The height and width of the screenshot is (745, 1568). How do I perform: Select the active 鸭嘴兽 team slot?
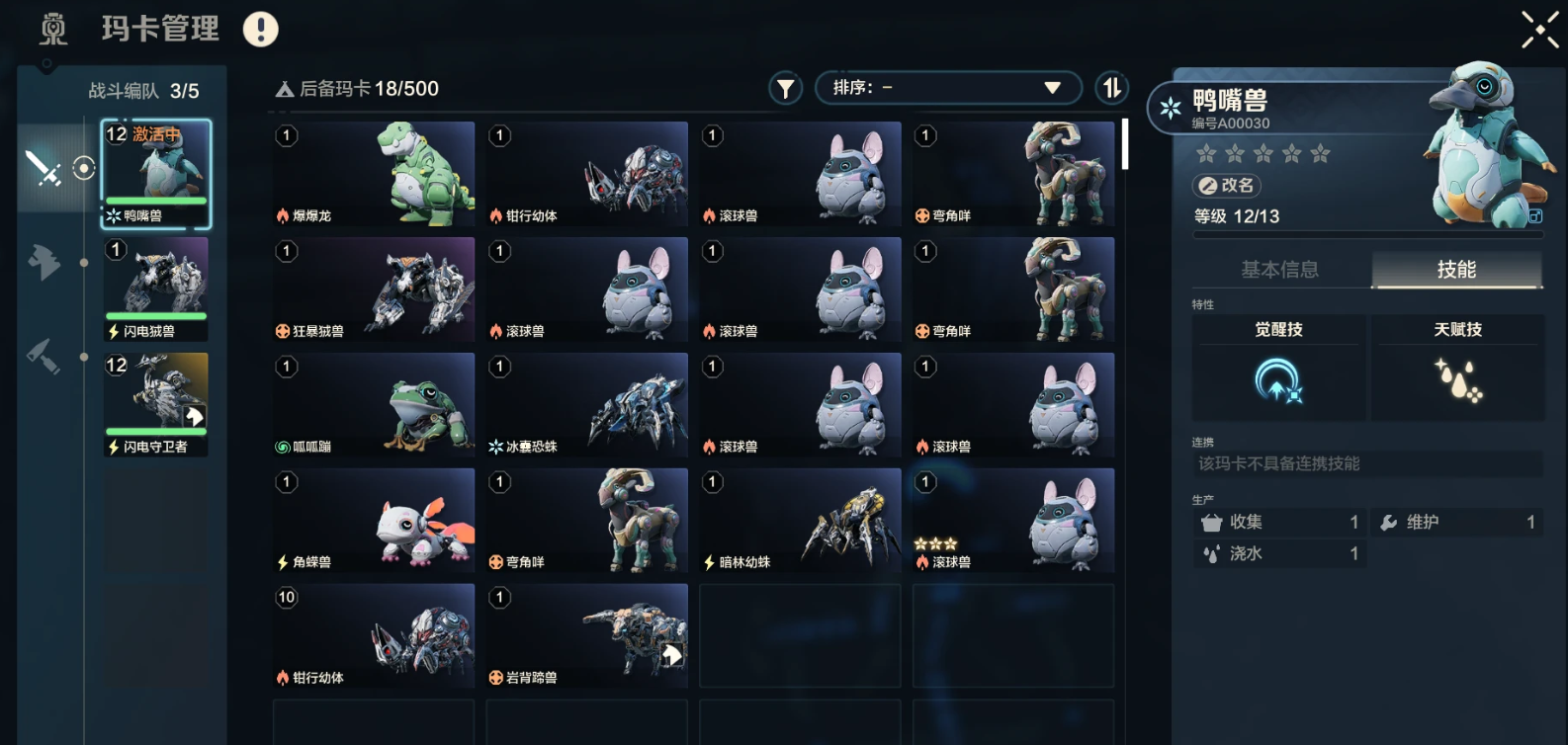pyautogui.click(x=156, y=174)
